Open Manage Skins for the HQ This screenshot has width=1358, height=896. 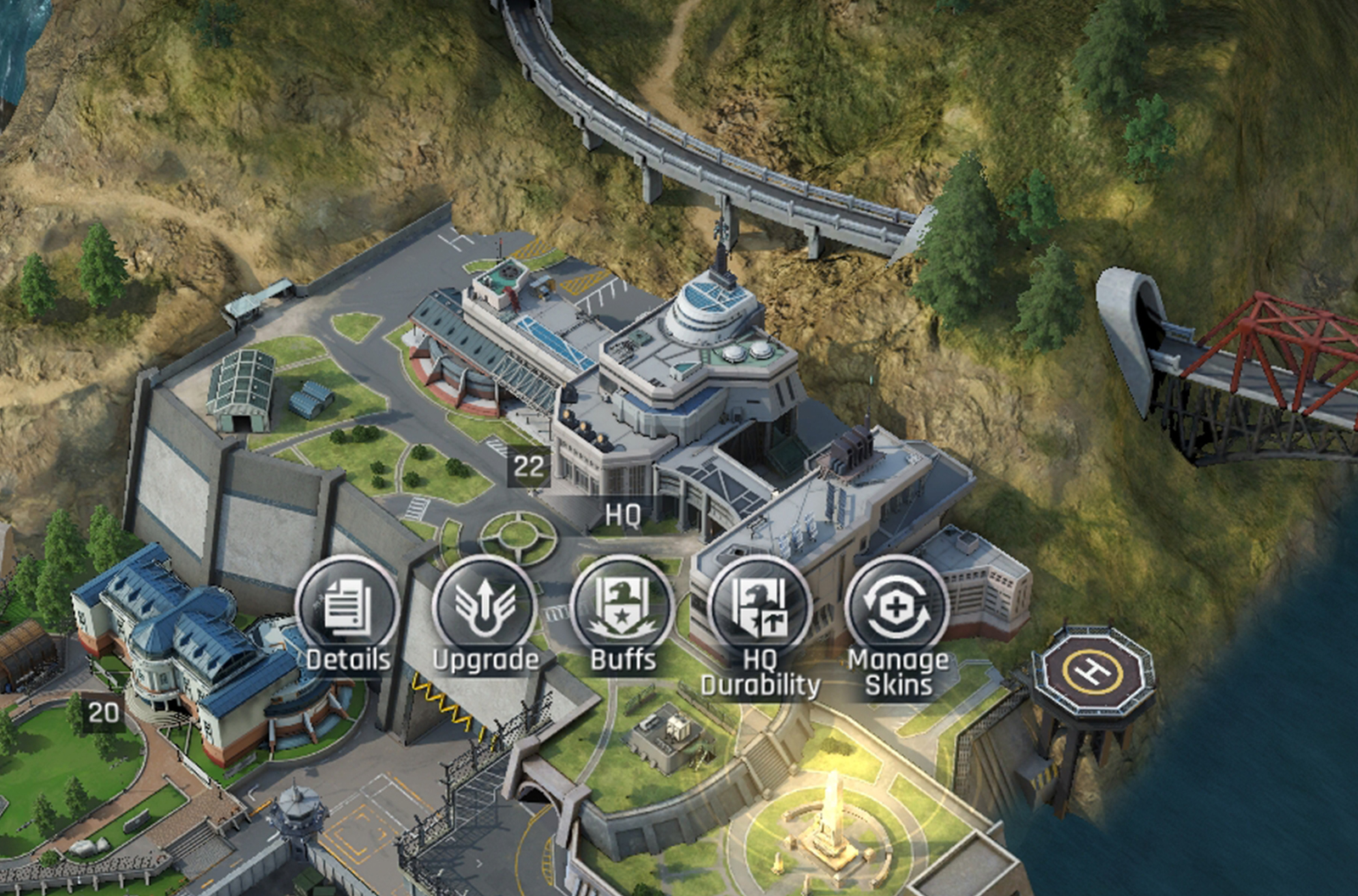coord(896,608)
